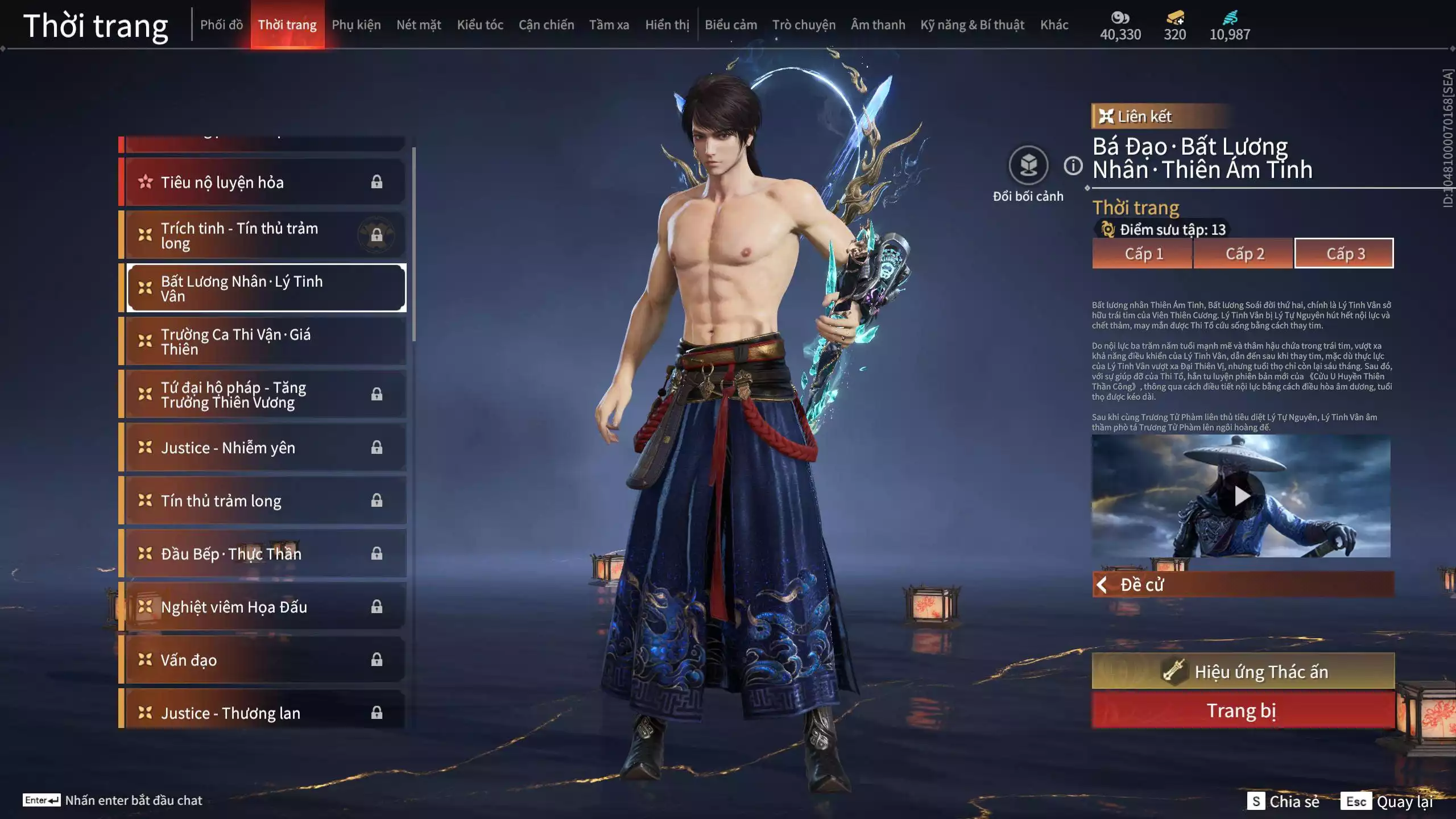Show outfit info via the i icon
The image size is (1456, 819).
pyautogui.click(x=1073, y=166)
